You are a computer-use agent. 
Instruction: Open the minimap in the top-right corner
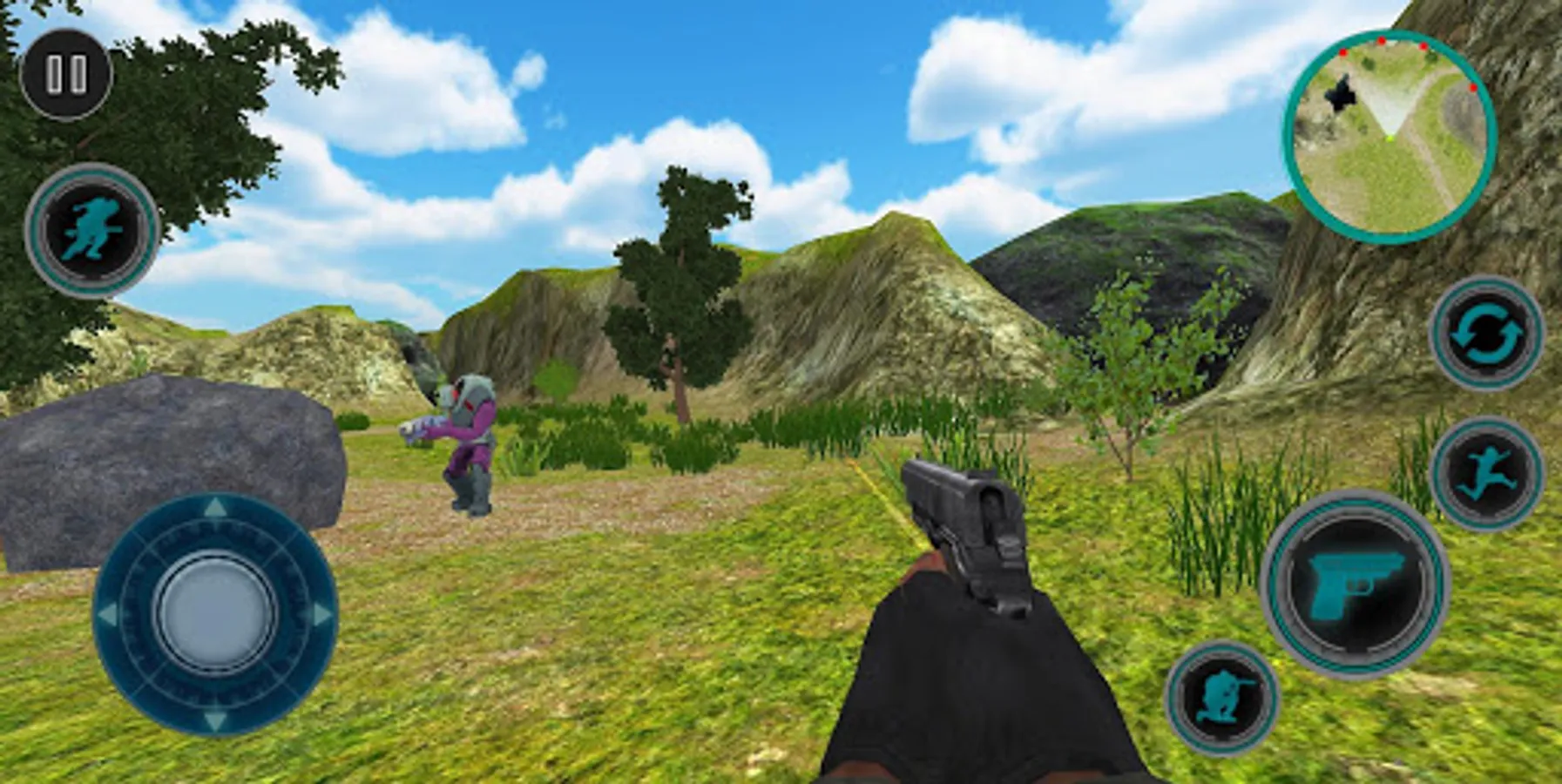tap(1385, 135)
